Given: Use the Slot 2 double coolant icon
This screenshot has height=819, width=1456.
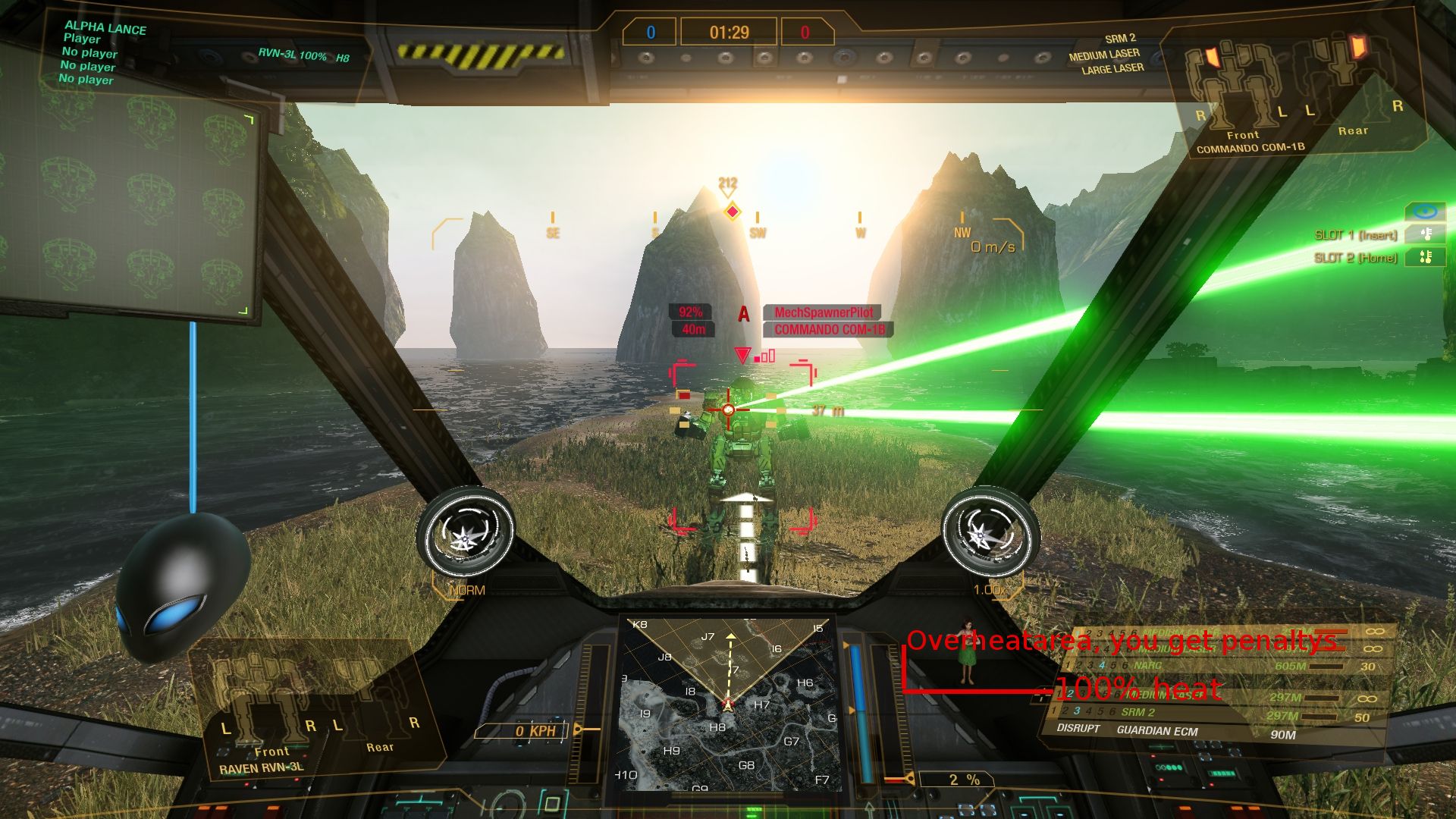Looking at the screenshot, I should point(1425,258).
